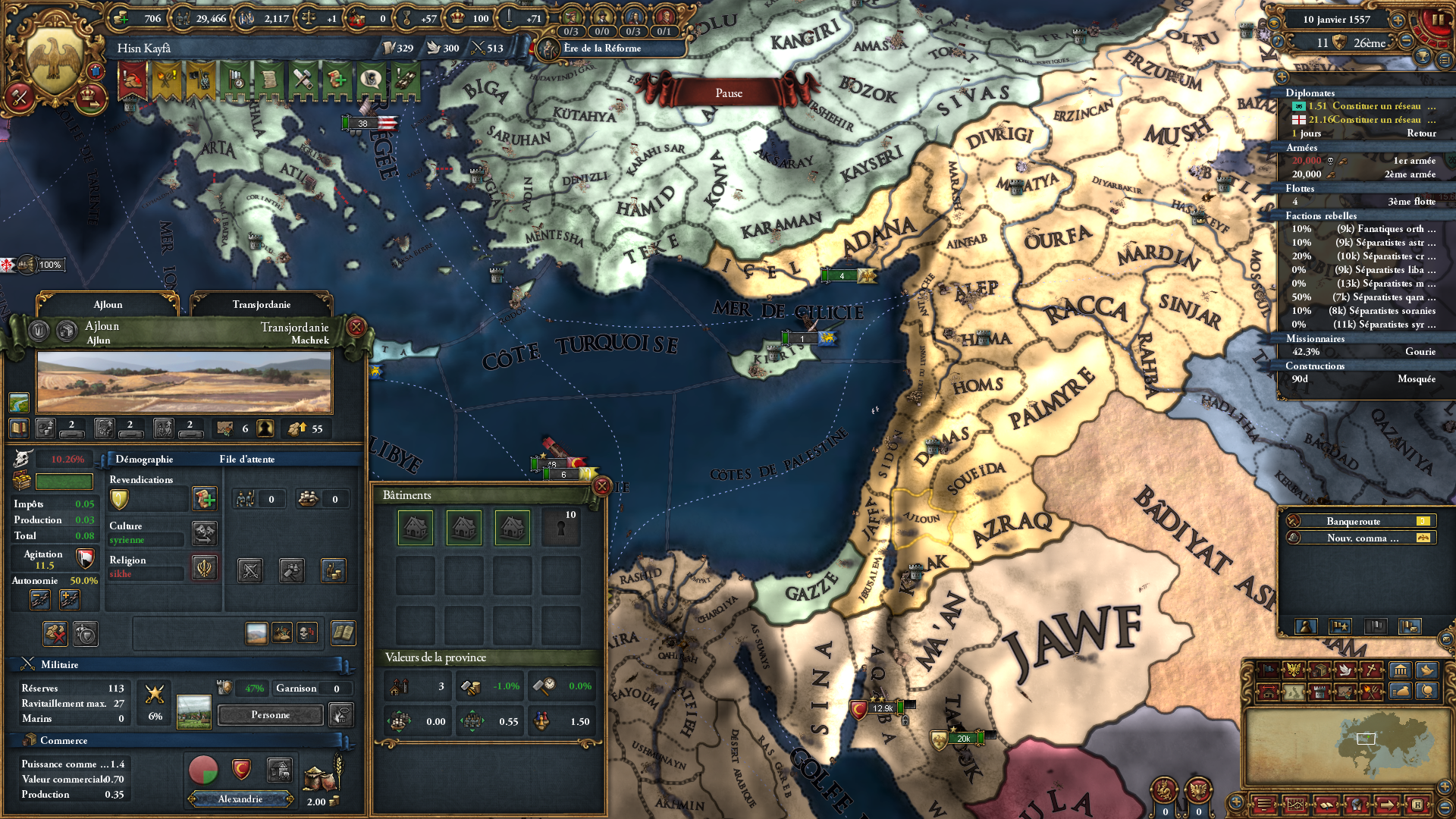The width and height of the screenshot is (1456, 819).
Task: Toggle mothballing of the fort next to Personne
Action: (x=340, y=714)
